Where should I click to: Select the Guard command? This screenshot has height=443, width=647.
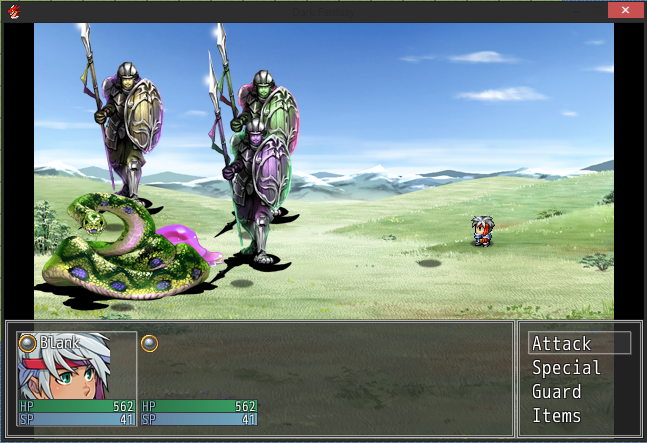[556, 392]
